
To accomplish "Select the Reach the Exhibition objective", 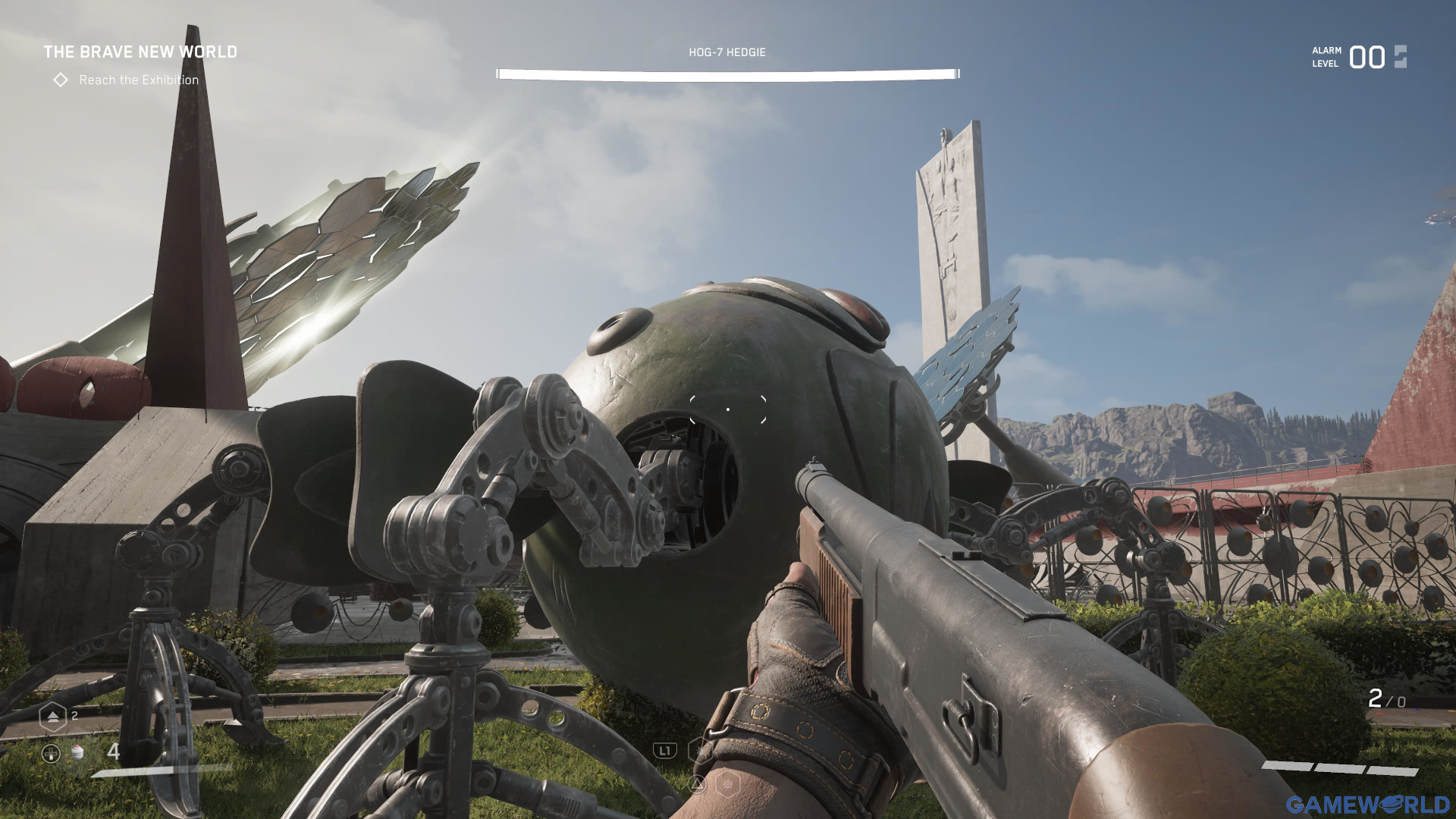I will pos(138,80).
